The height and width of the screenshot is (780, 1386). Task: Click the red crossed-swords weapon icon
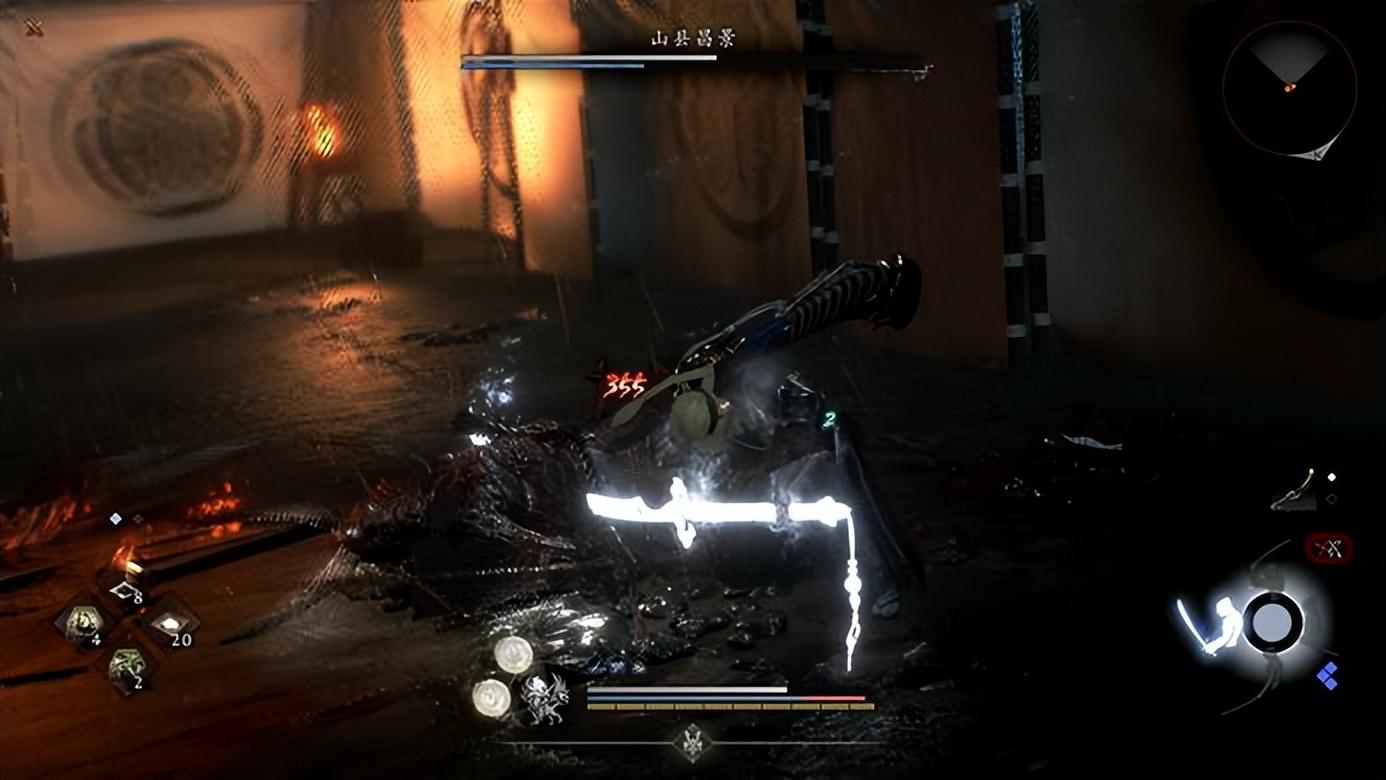(x=1329, y=547)
